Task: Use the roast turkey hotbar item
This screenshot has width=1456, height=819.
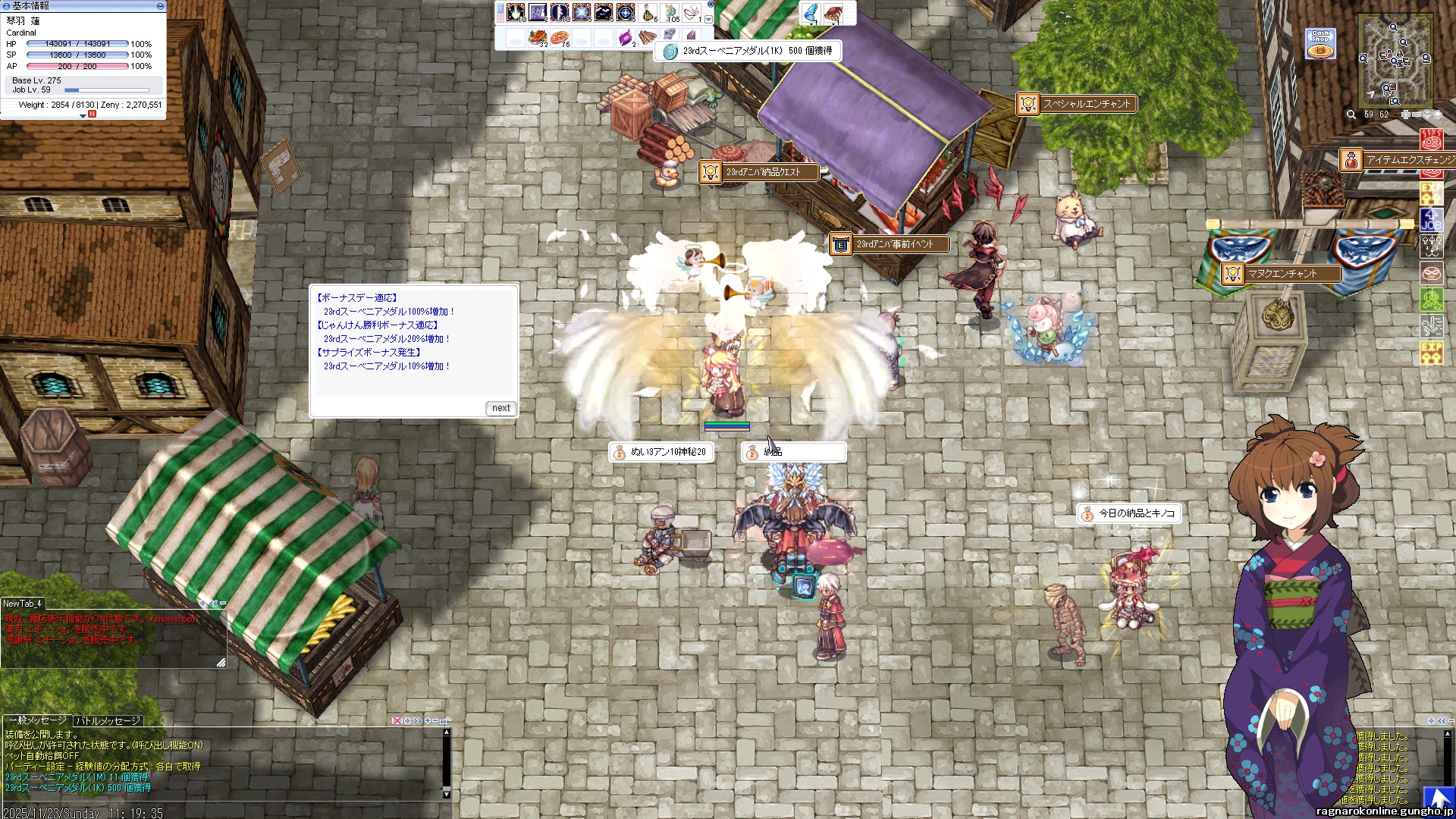Action: coord(538,36)
